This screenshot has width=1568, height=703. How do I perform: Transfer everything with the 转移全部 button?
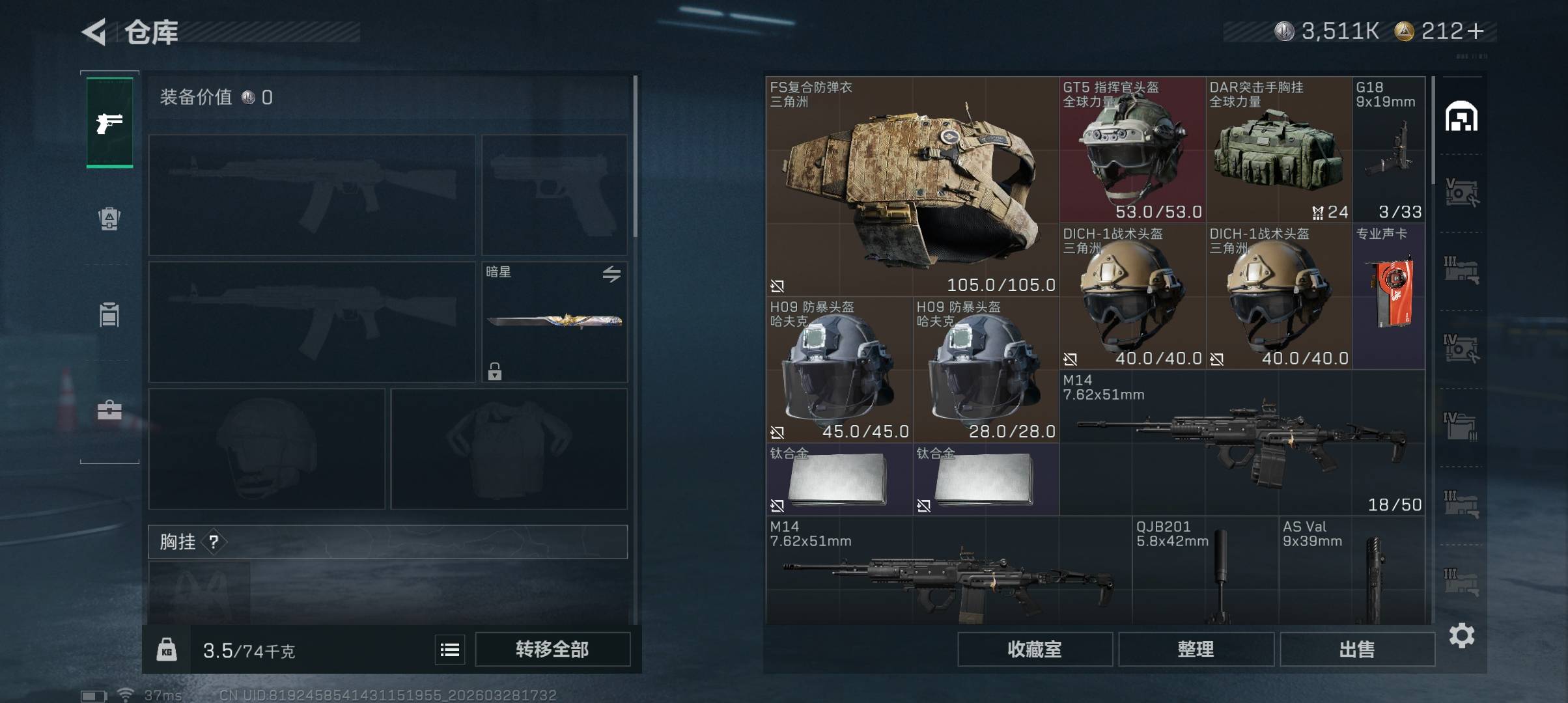point(552,649)
